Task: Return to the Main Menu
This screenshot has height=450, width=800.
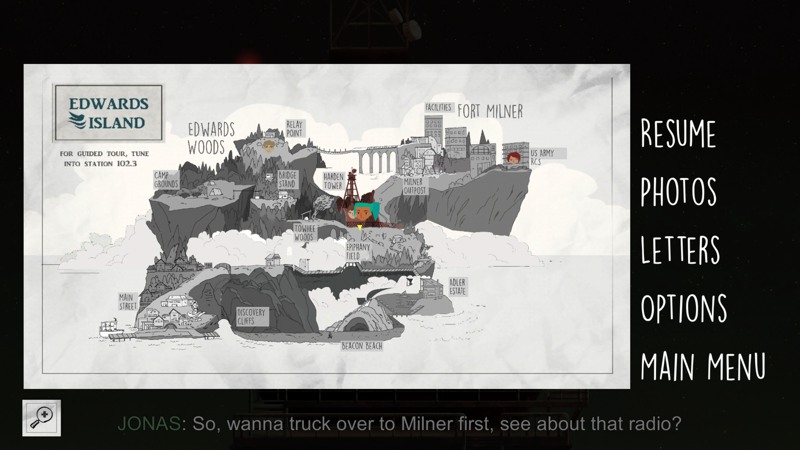Action: click(x=703, y=365)
